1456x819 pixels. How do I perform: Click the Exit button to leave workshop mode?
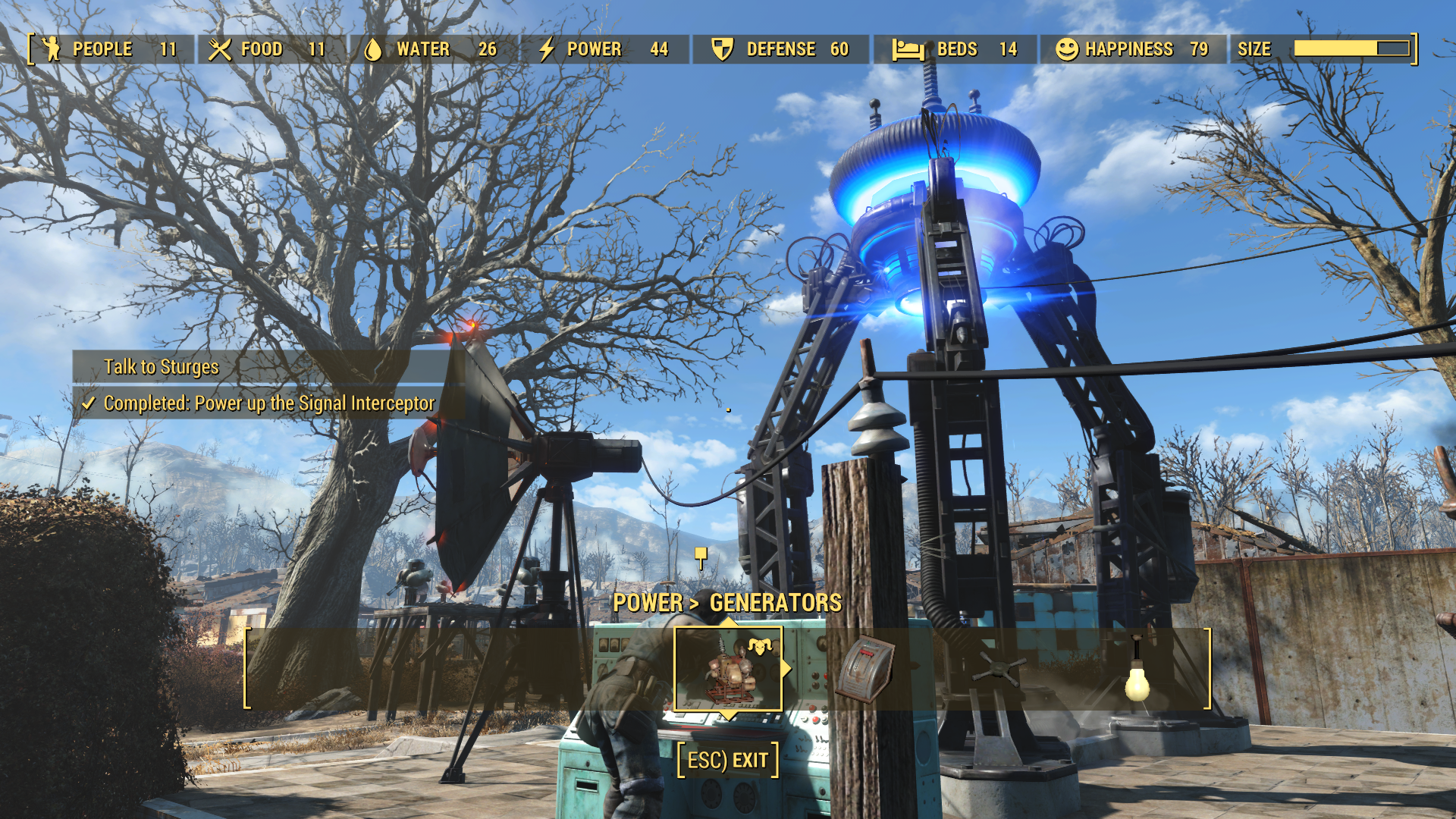tap(728, 760)
